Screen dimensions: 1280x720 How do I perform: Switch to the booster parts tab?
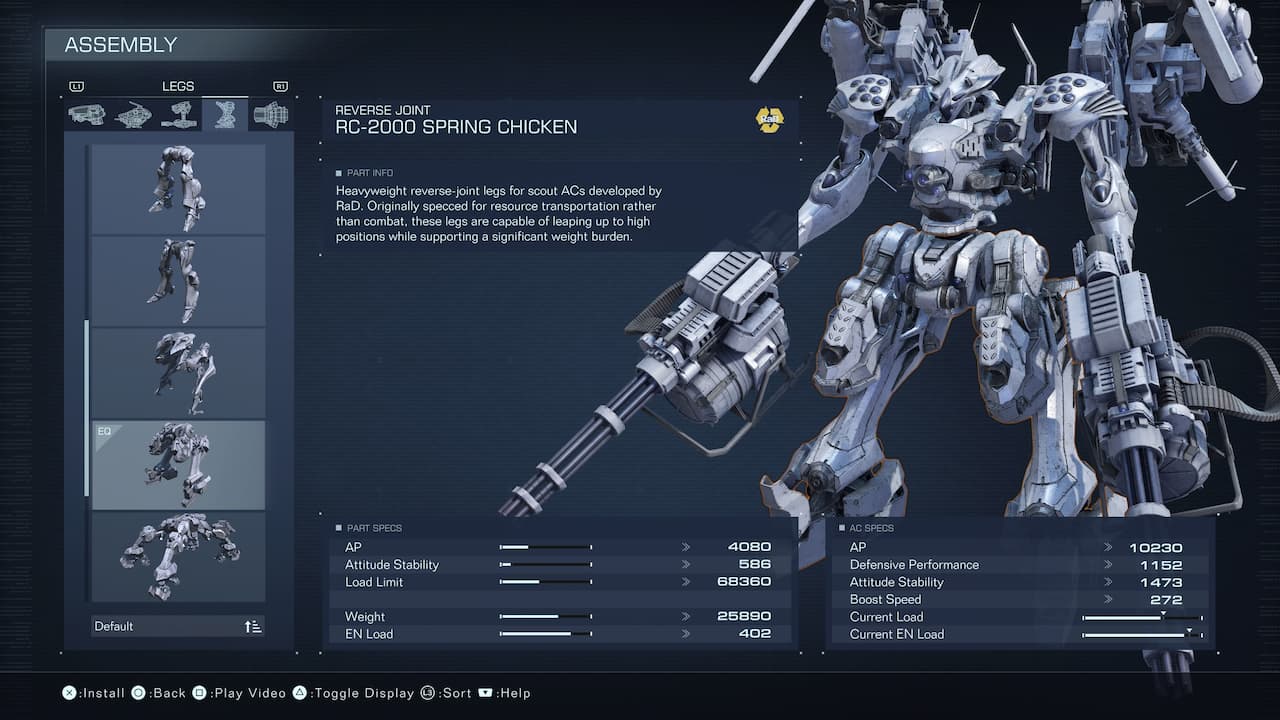(x=270, y=115)
